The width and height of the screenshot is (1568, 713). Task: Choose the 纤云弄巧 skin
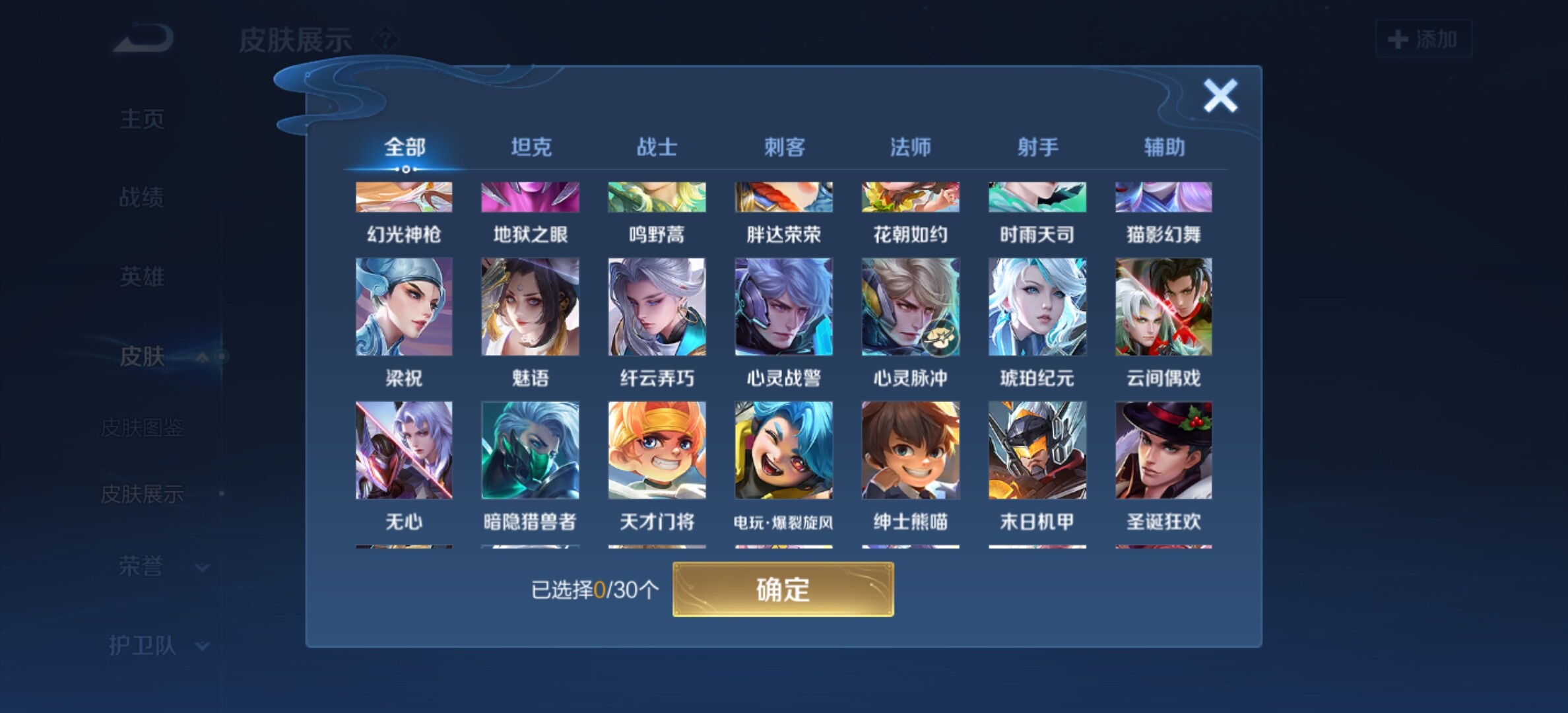coord(657,307)
